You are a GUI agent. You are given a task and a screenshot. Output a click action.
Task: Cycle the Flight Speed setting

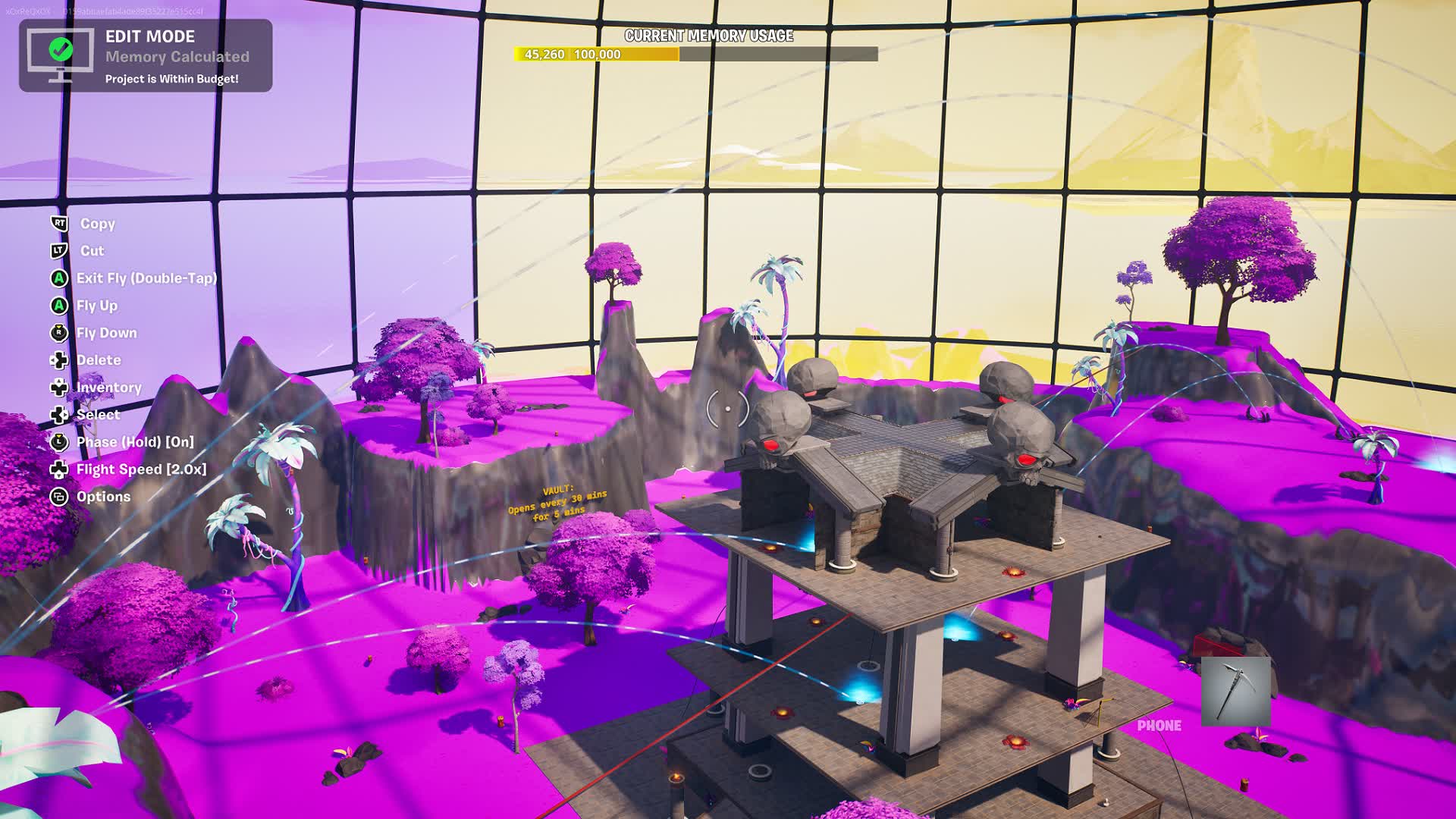point(59,469)
